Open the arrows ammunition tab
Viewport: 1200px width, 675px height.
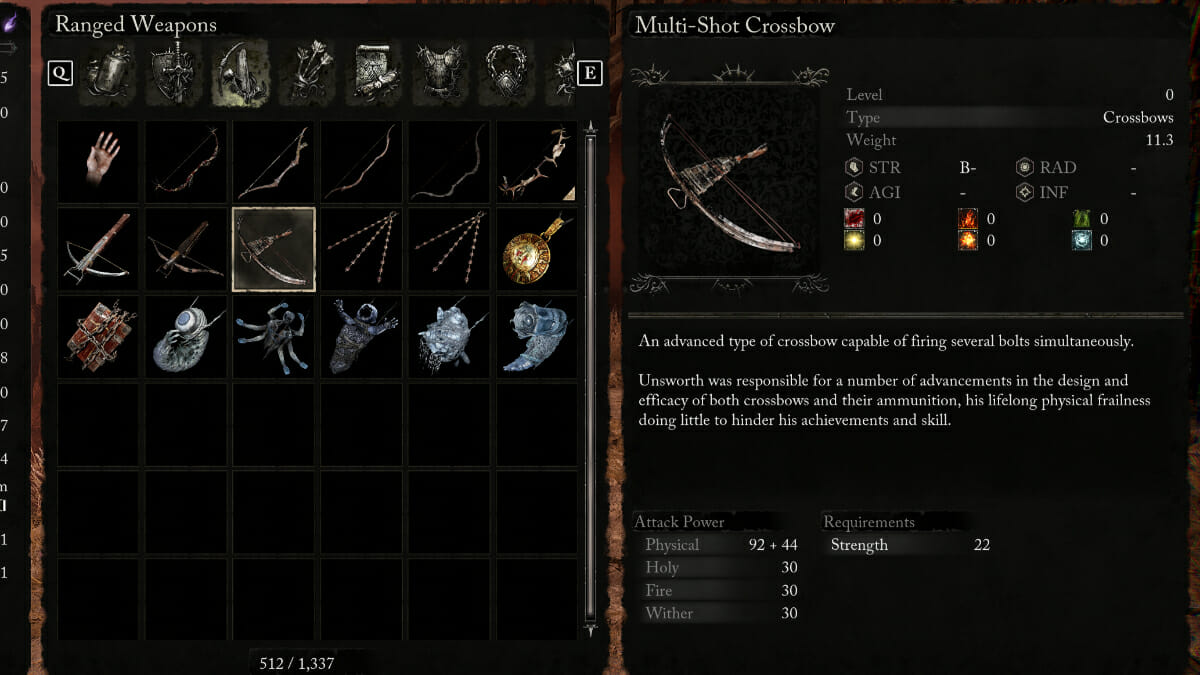307,73
